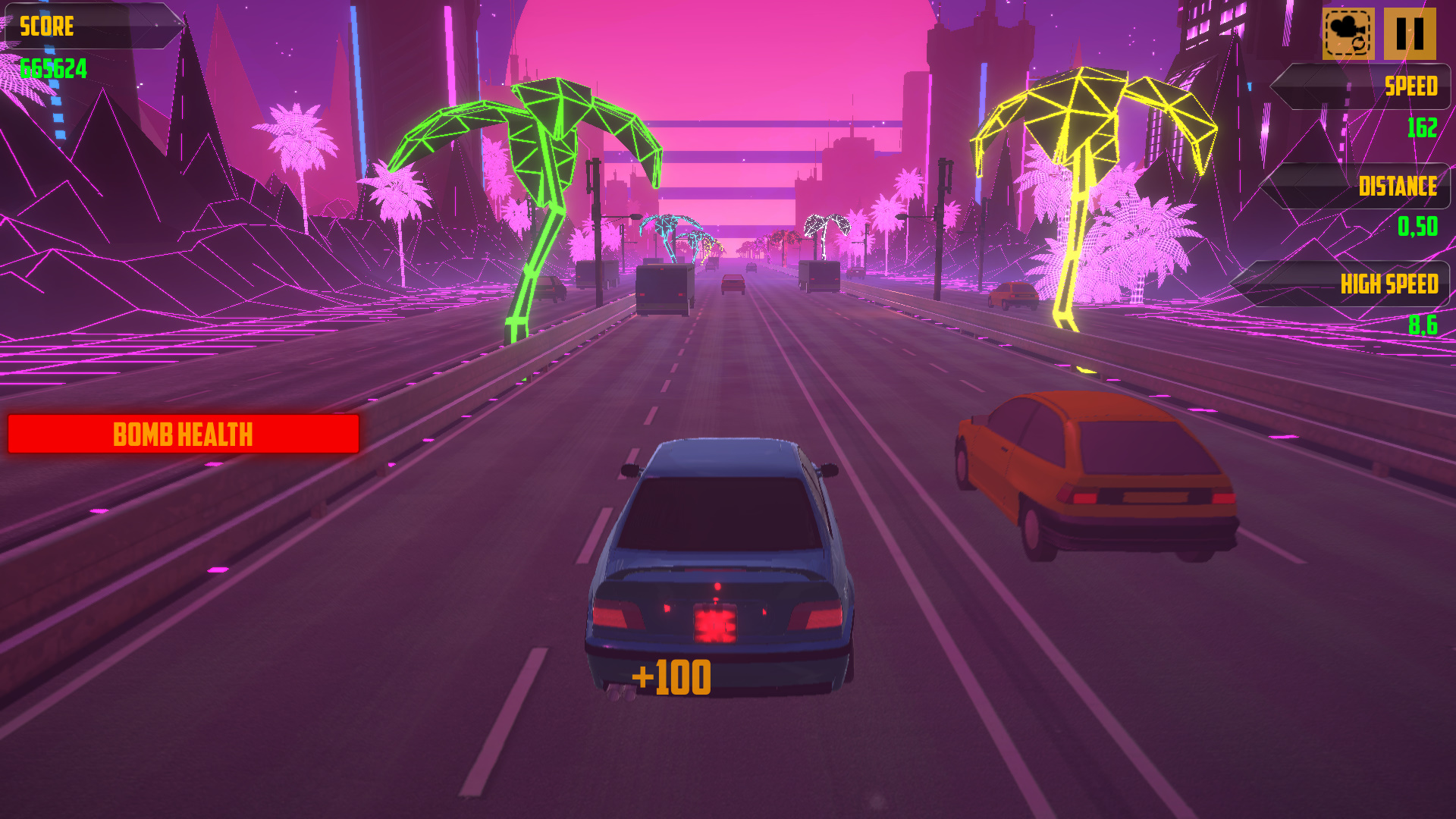Click the High Speed stat panel
This screenshot has width=1456, height=819.
pyautogui.click(x=1357, y=284)
